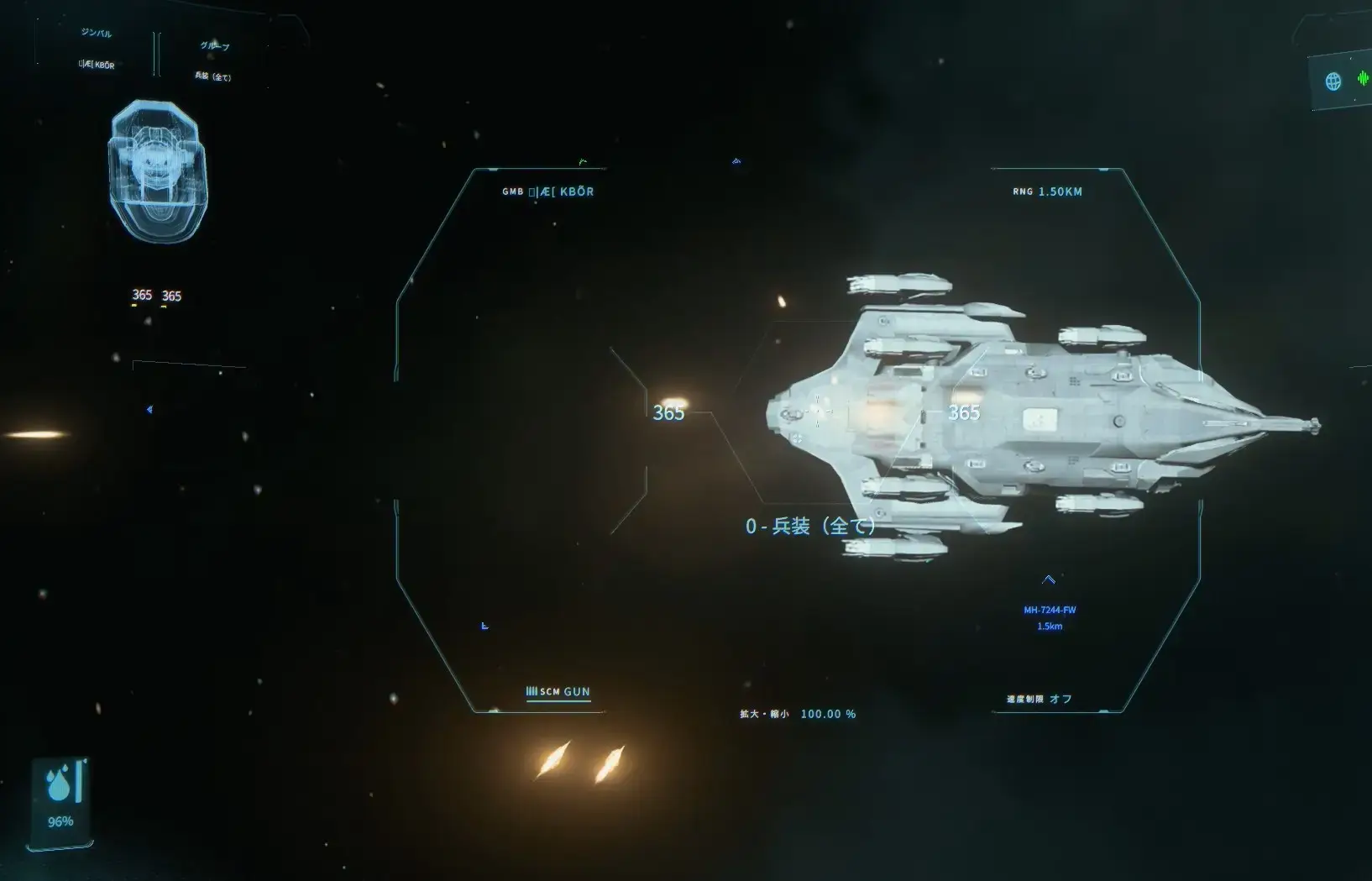Click the hydrogen fuel droplet icon
Screen dimensions: 1372x881
tap(58, 784)
